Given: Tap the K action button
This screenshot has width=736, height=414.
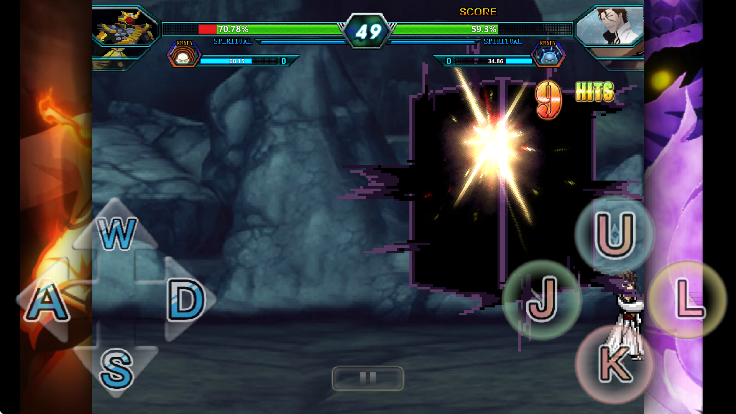Looking at the screenshot, I should tap(613, 365).
